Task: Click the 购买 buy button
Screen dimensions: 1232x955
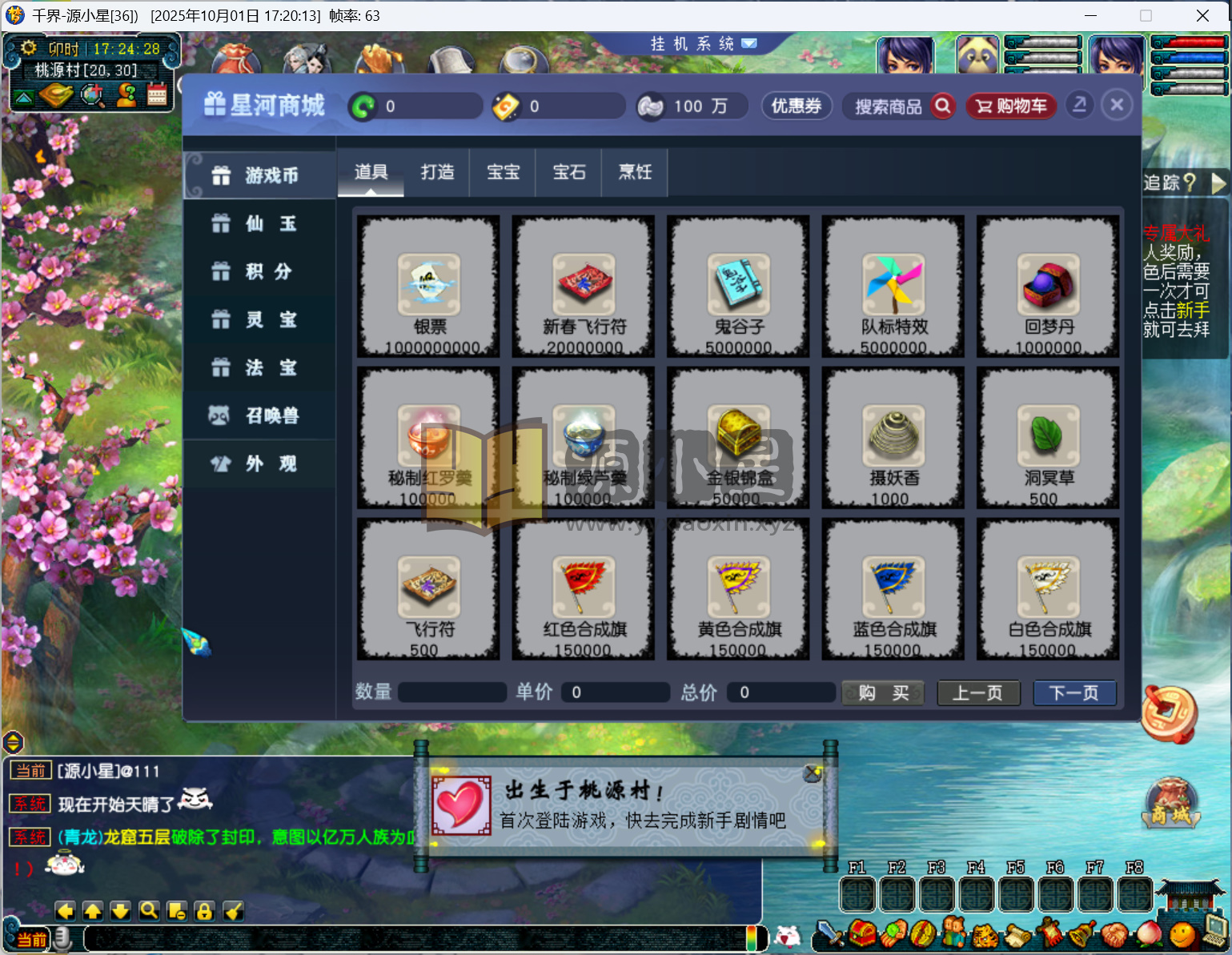Action: 882,692
